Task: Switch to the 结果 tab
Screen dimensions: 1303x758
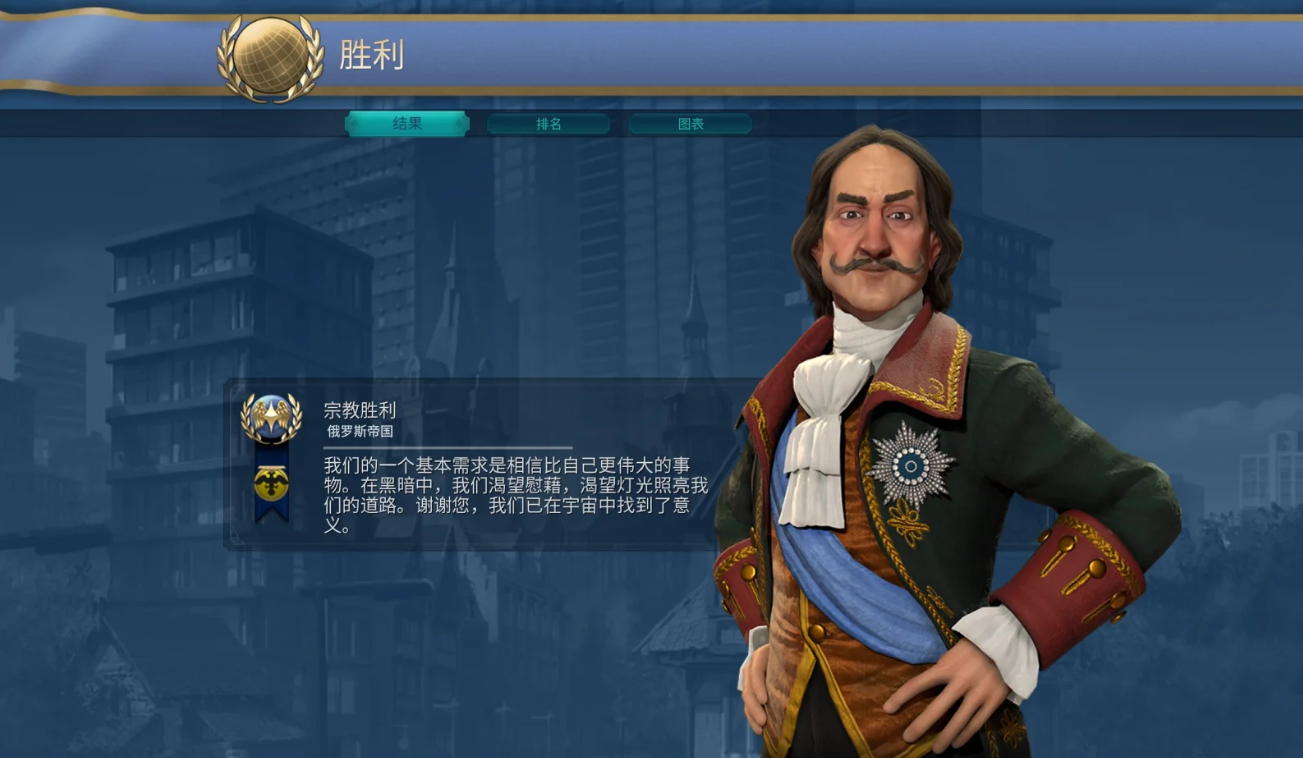Action: pyautogui.click(x=407, y=124)
